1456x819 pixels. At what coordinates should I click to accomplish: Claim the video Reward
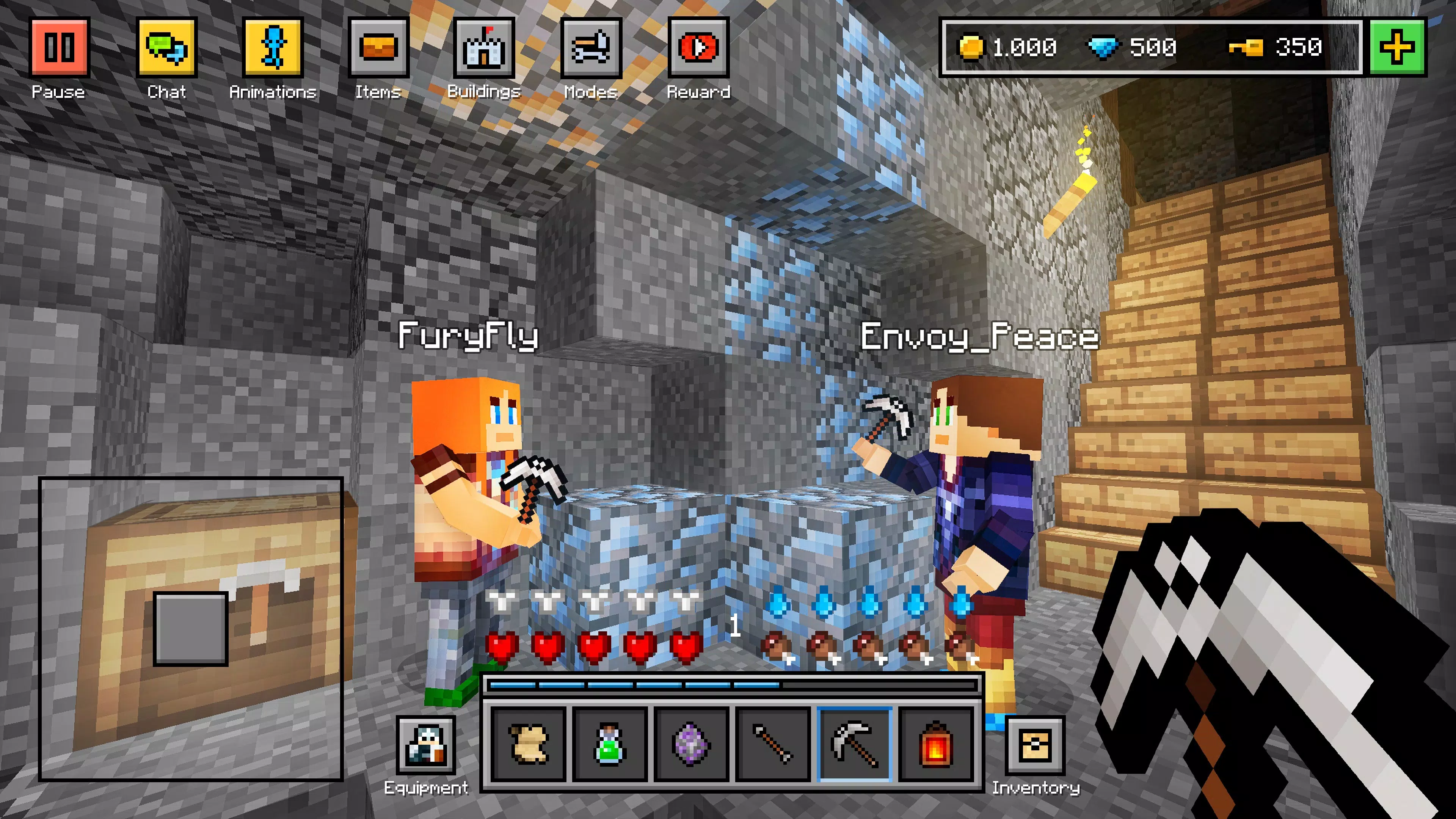tap(698, 47)
